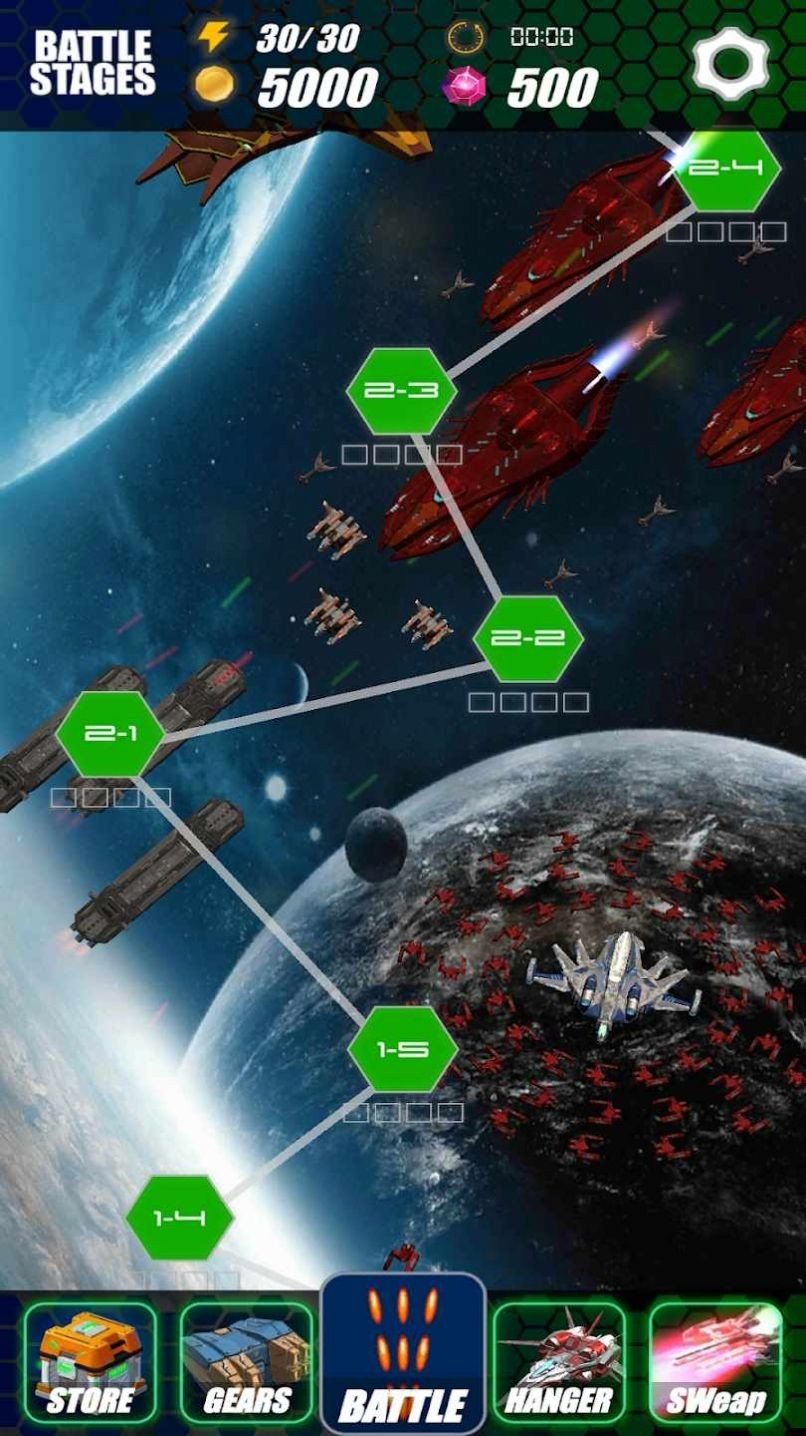The height and width of the screenshot is (1436, 806).
Task: Tap the lightning bolt energy icon
Action: [213, 37]
